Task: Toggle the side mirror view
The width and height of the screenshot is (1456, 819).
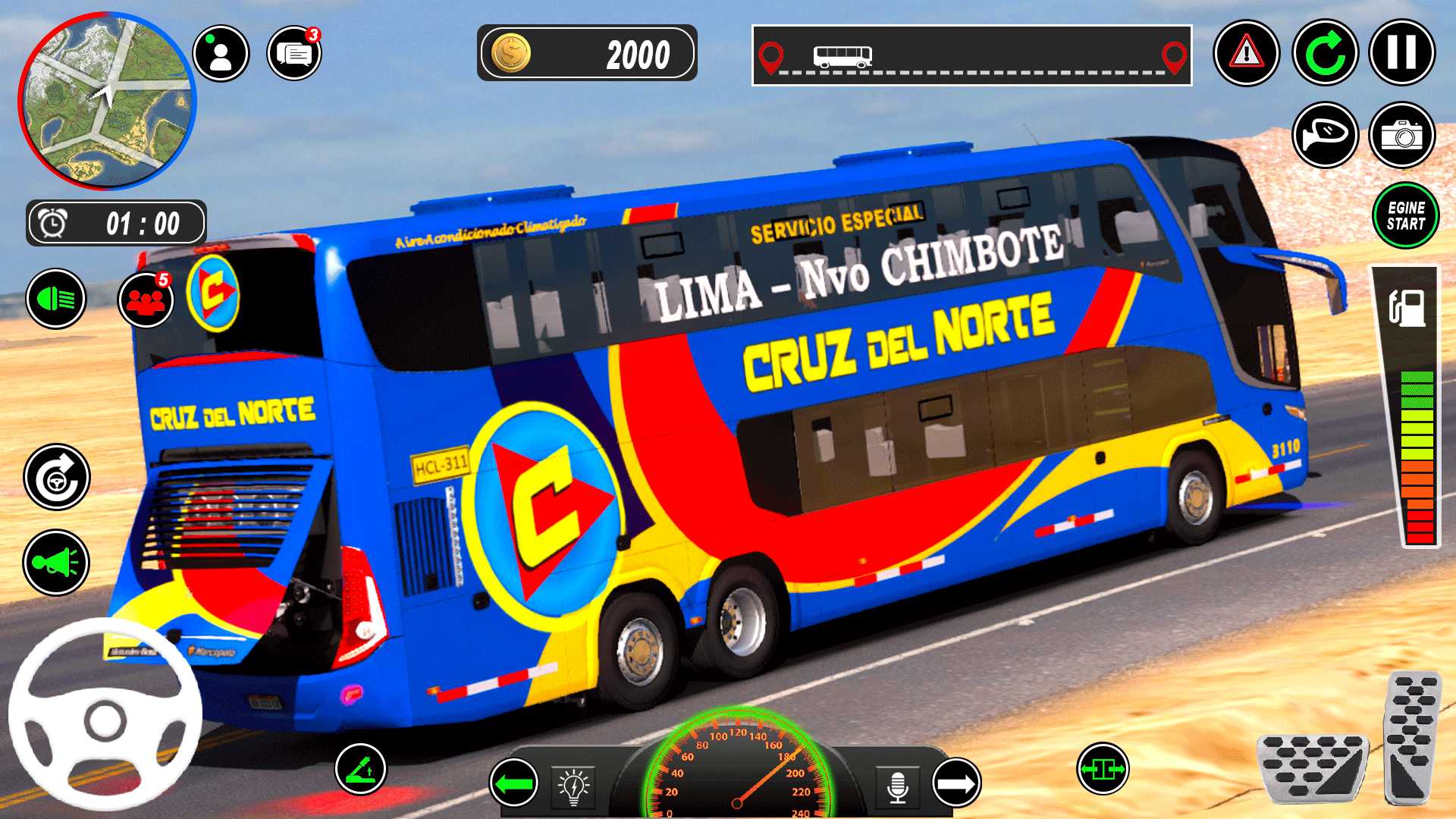Action: tap(1325, 135)
